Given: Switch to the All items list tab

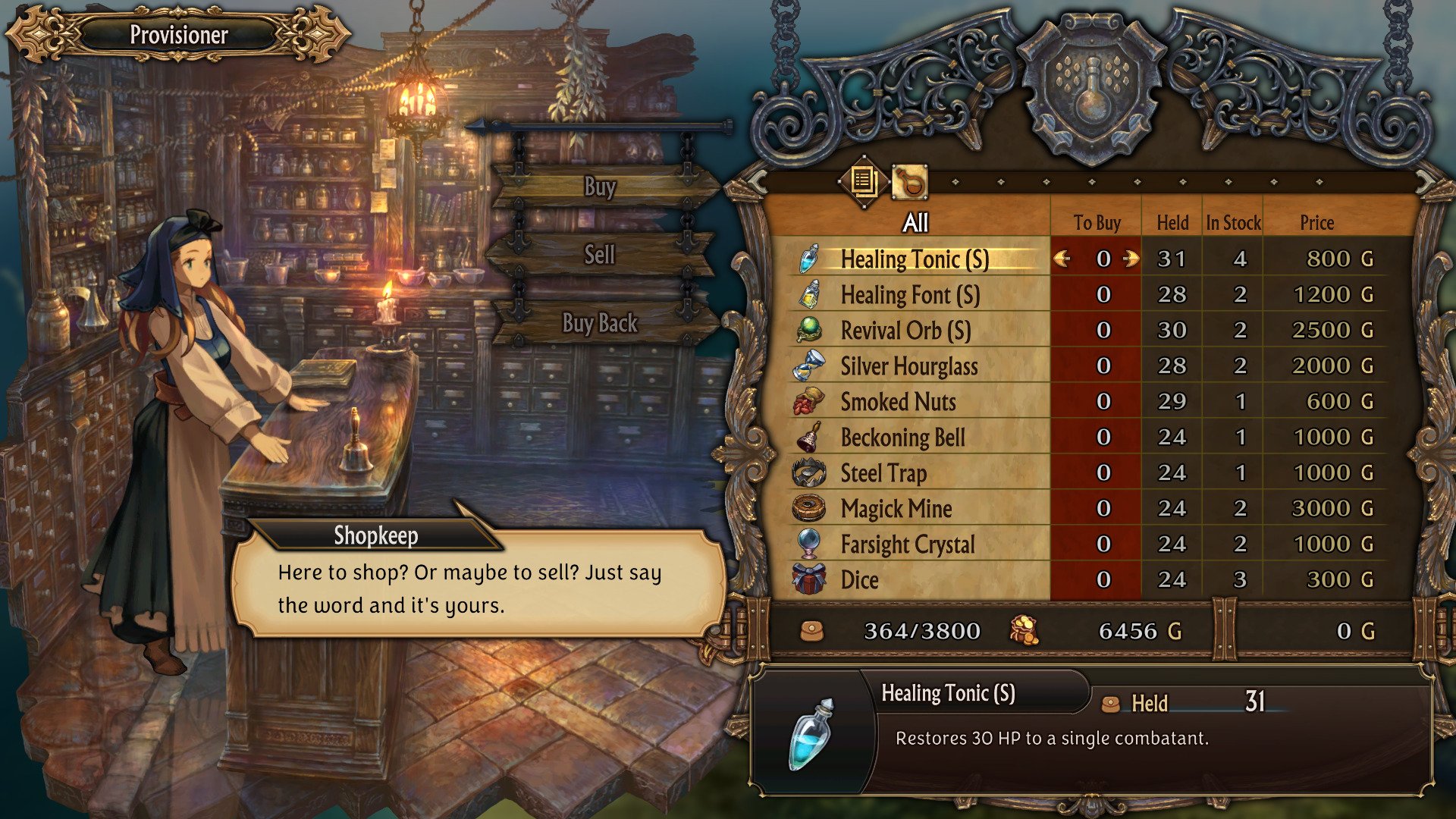Looking at the screenshot, I should coord(864,181).
